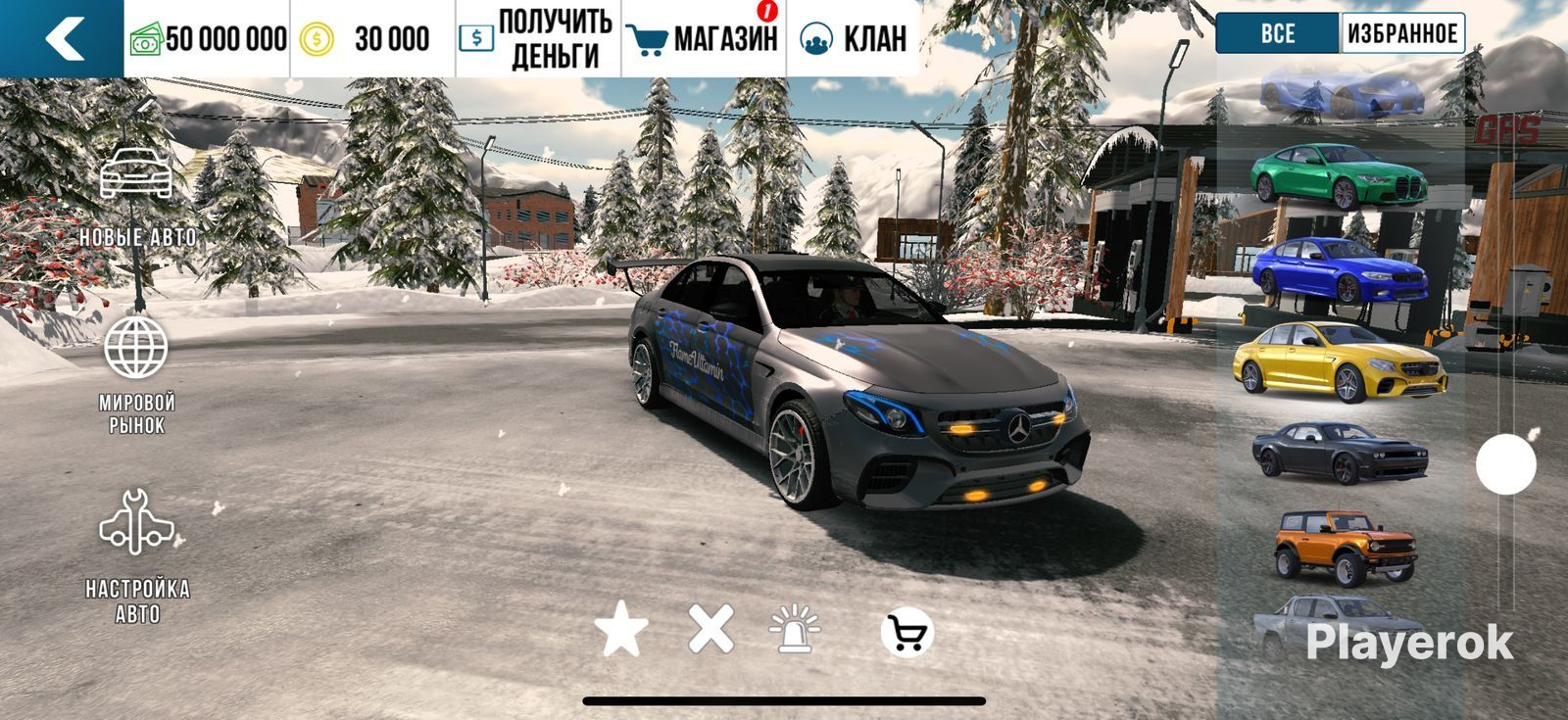Select the blue sedan thumbnail

1338,269
